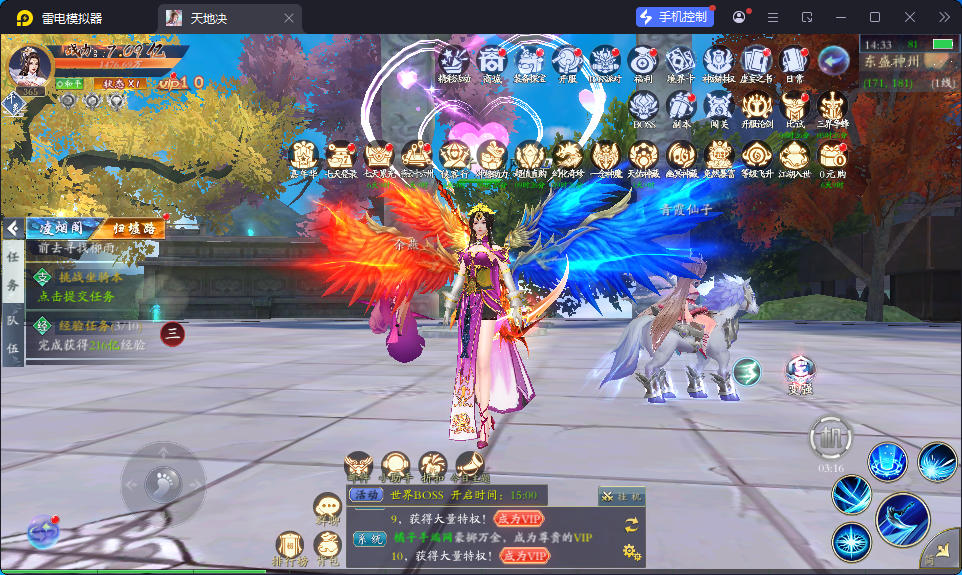The height and width of the screenshot is (575, 962).
Task: Open the 福利 welfare menu
Action: 644,62
